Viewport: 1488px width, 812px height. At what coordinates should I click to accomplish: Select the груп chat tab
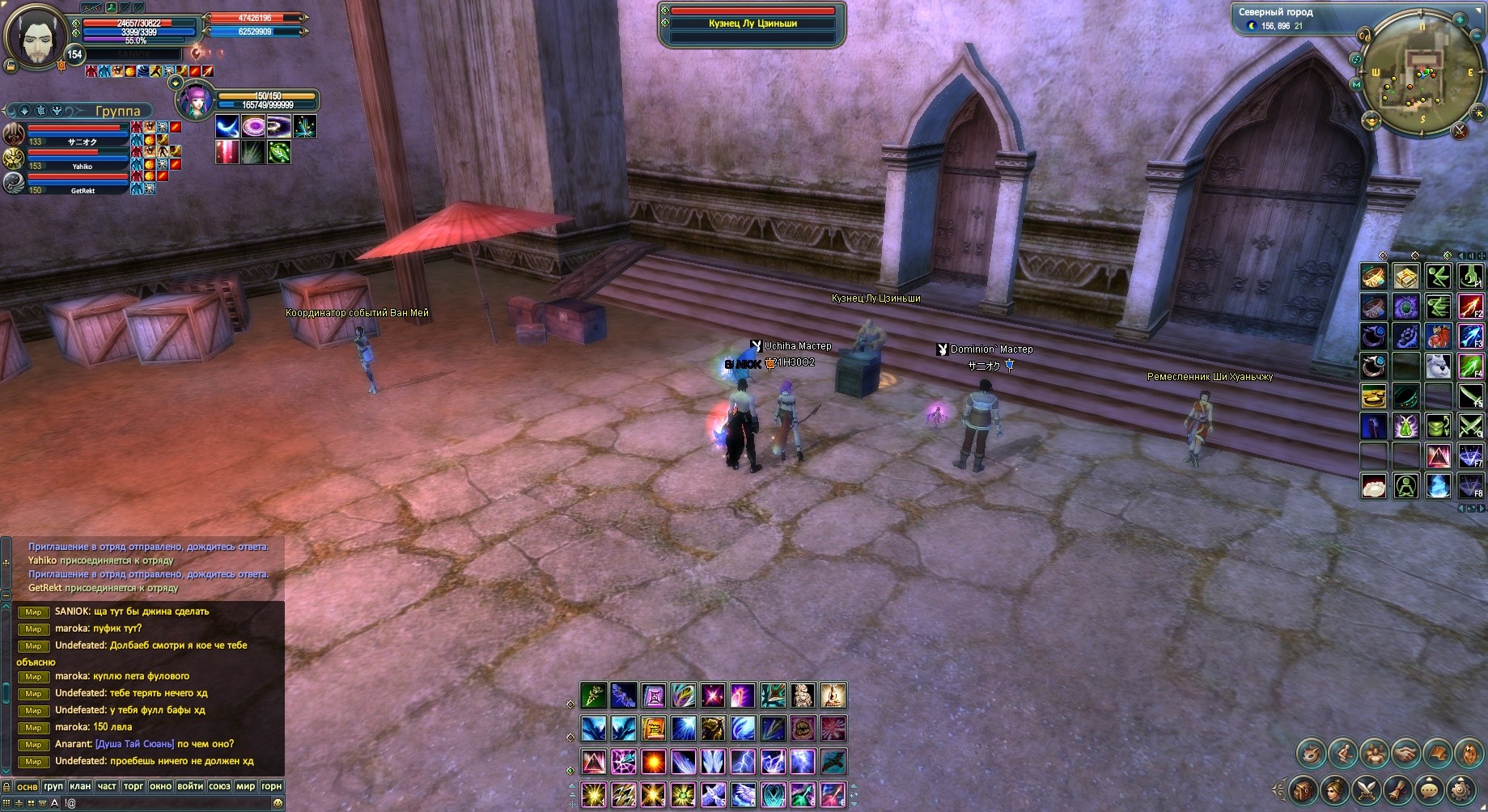tap(53, 786)
